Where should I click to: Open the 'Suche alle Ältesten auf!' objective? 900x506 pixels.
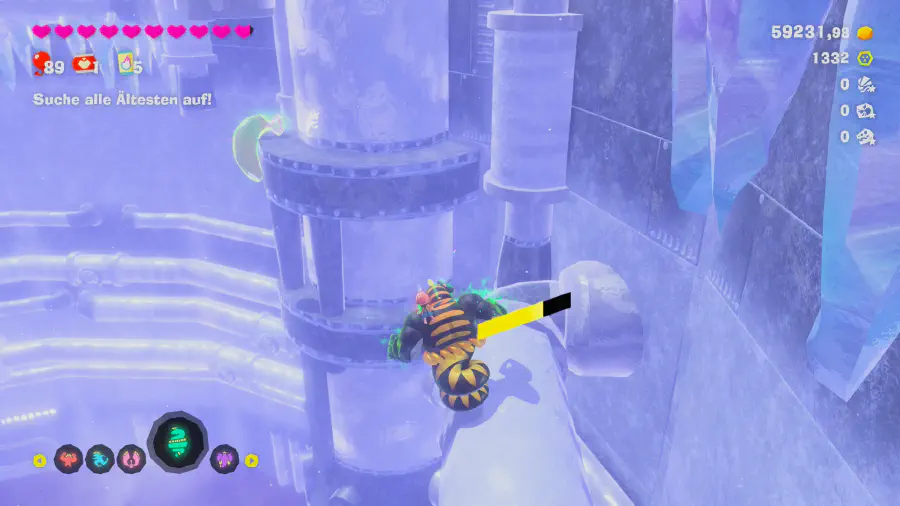122,99
